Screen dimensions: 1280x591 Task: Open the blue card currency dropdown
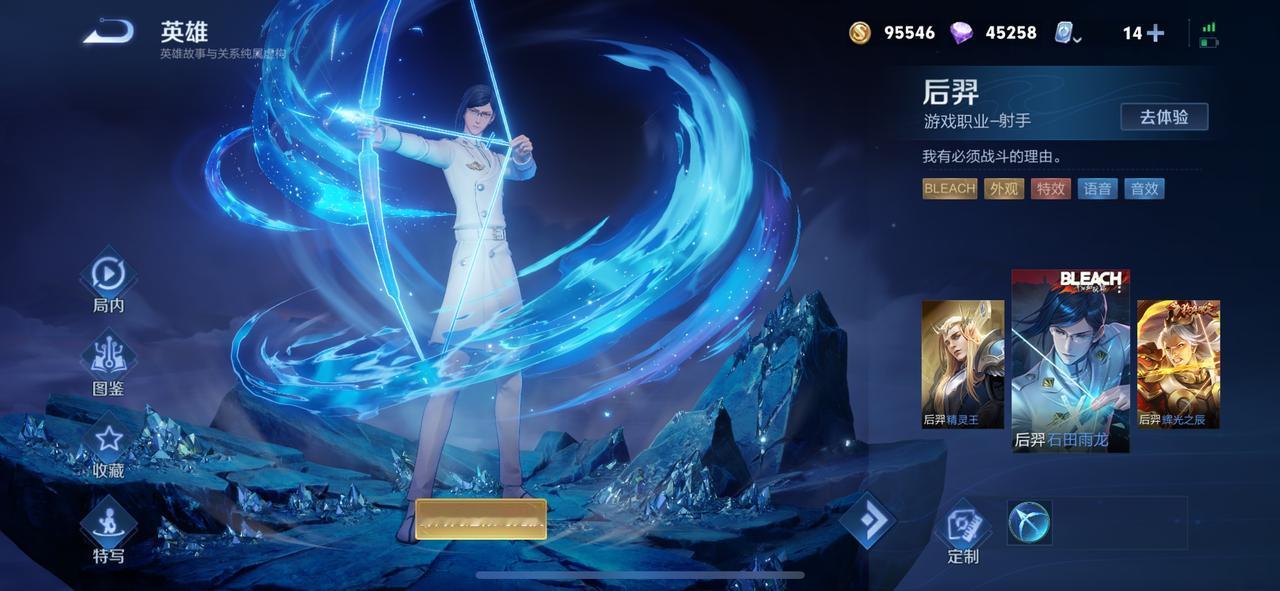click(x=1068, y=34)
